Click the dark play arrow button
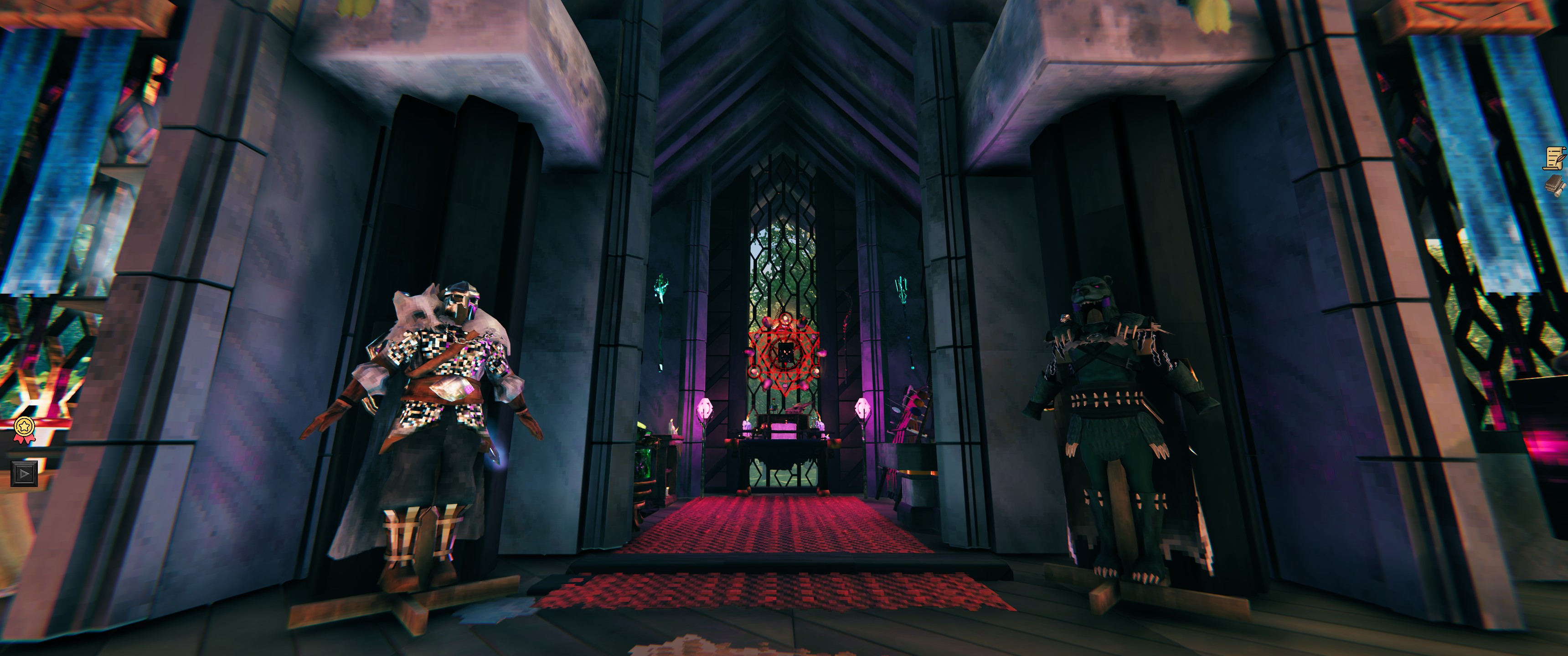This screenshot has height=656, width=1568. pyautogui.click(x=24, y=473)
